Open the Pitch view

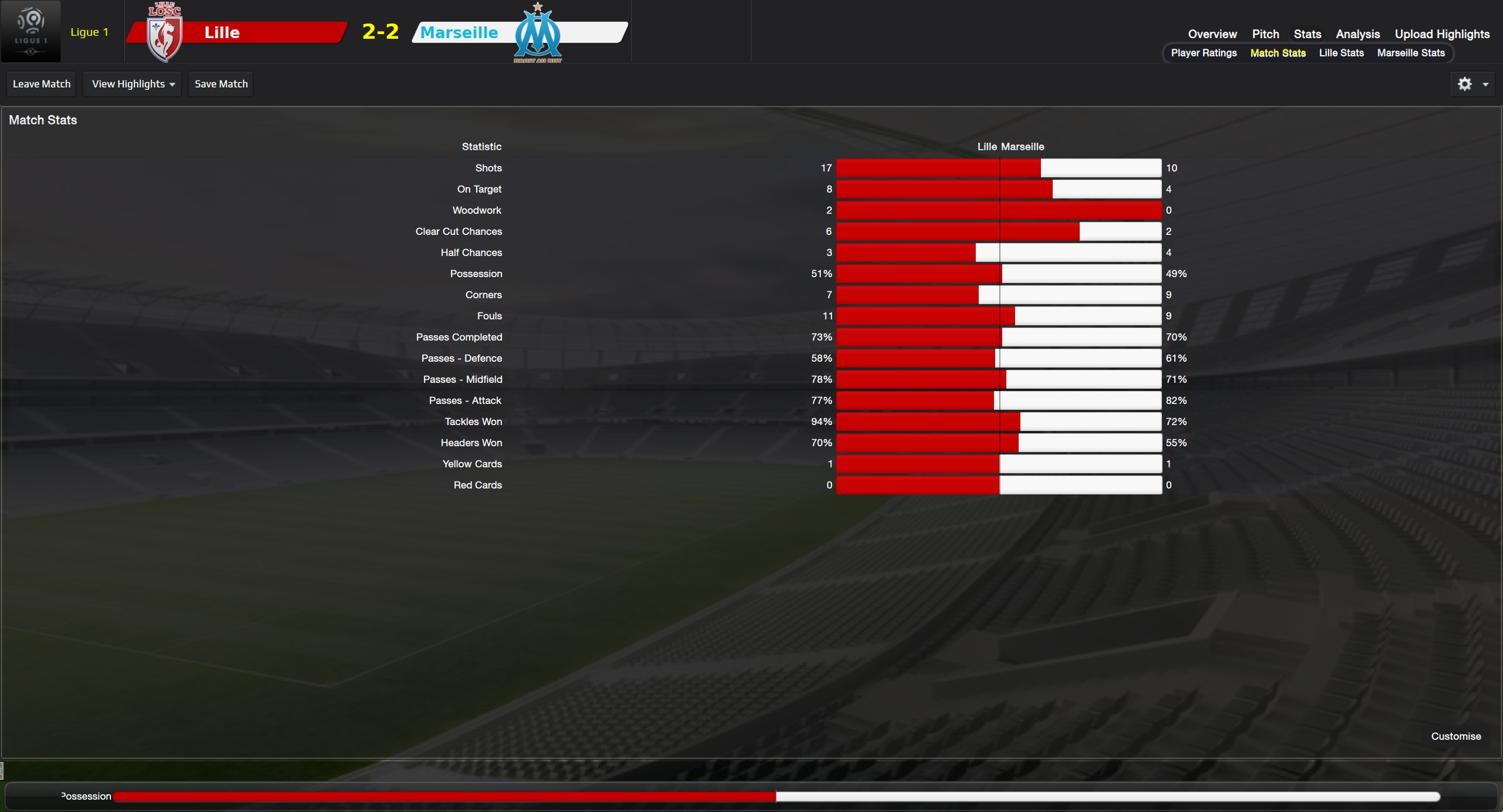click(1265, 34)
